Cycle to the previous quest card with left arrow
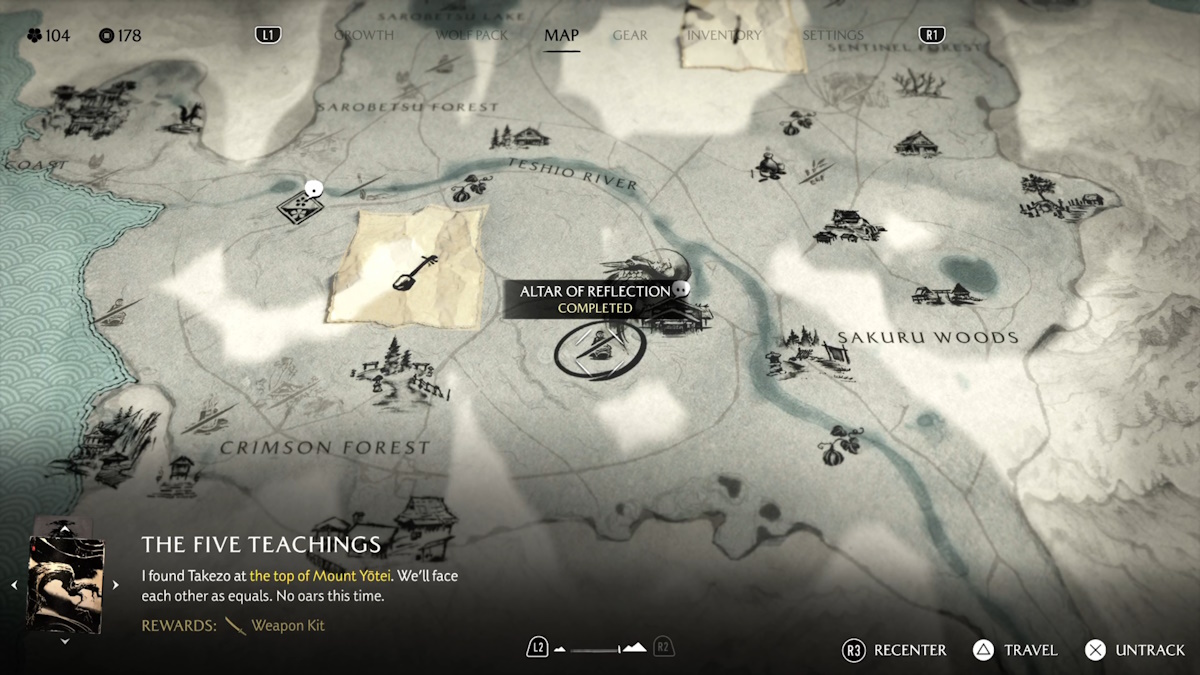Image resolution: width=1200 pixels, height=675 pixels. (x=15, y=585)
